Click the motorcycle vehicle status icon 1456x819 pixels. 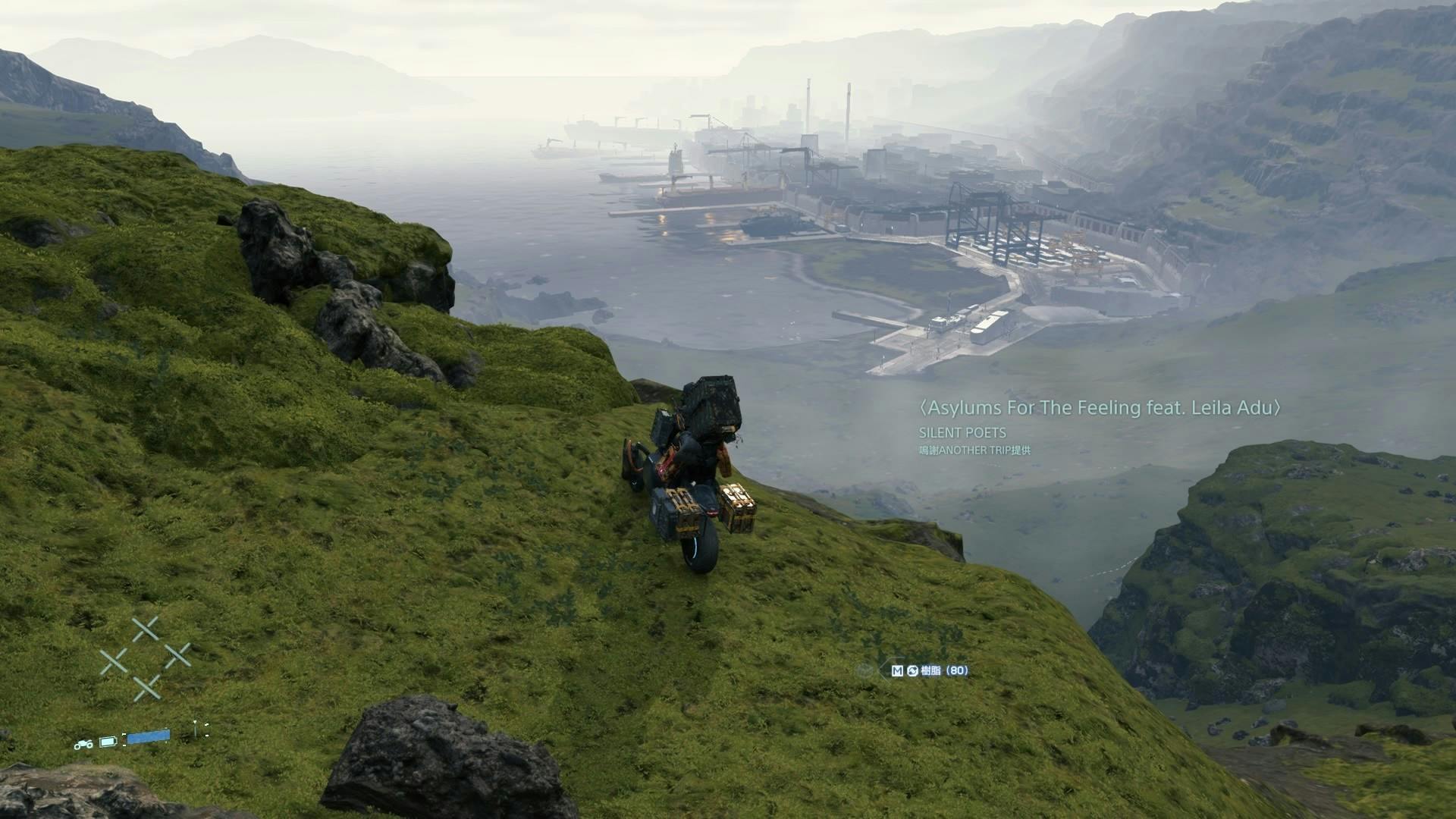pos(83,744)
